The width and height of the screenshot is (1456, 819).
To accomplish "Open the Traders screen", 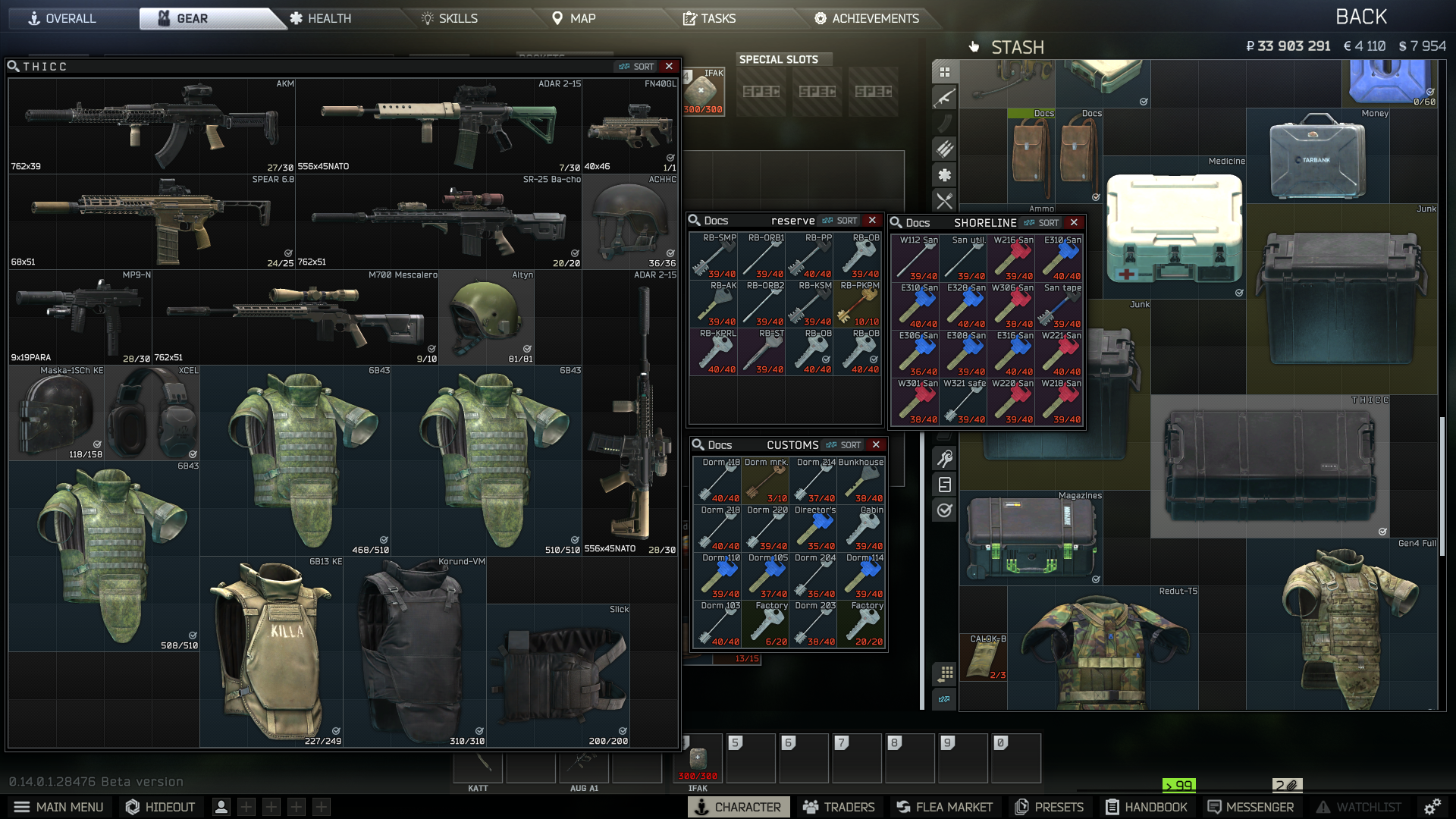I will pos(839,807).
